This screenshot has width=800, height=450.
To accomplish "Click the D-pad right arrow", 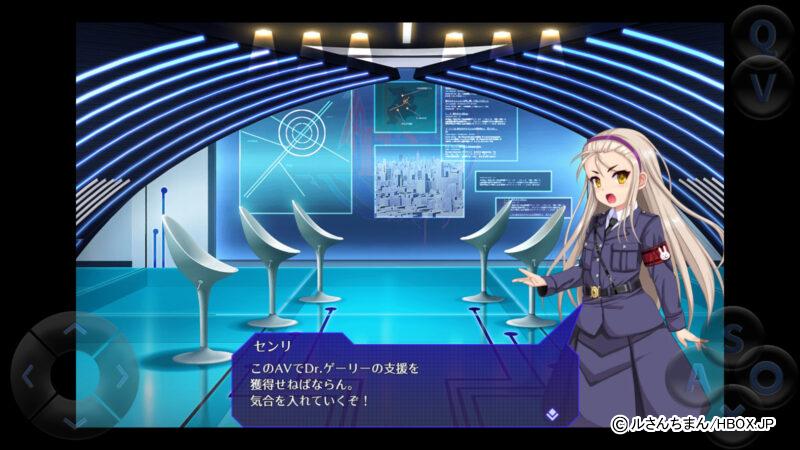I will pyautogui.click(x=120, y=377).
